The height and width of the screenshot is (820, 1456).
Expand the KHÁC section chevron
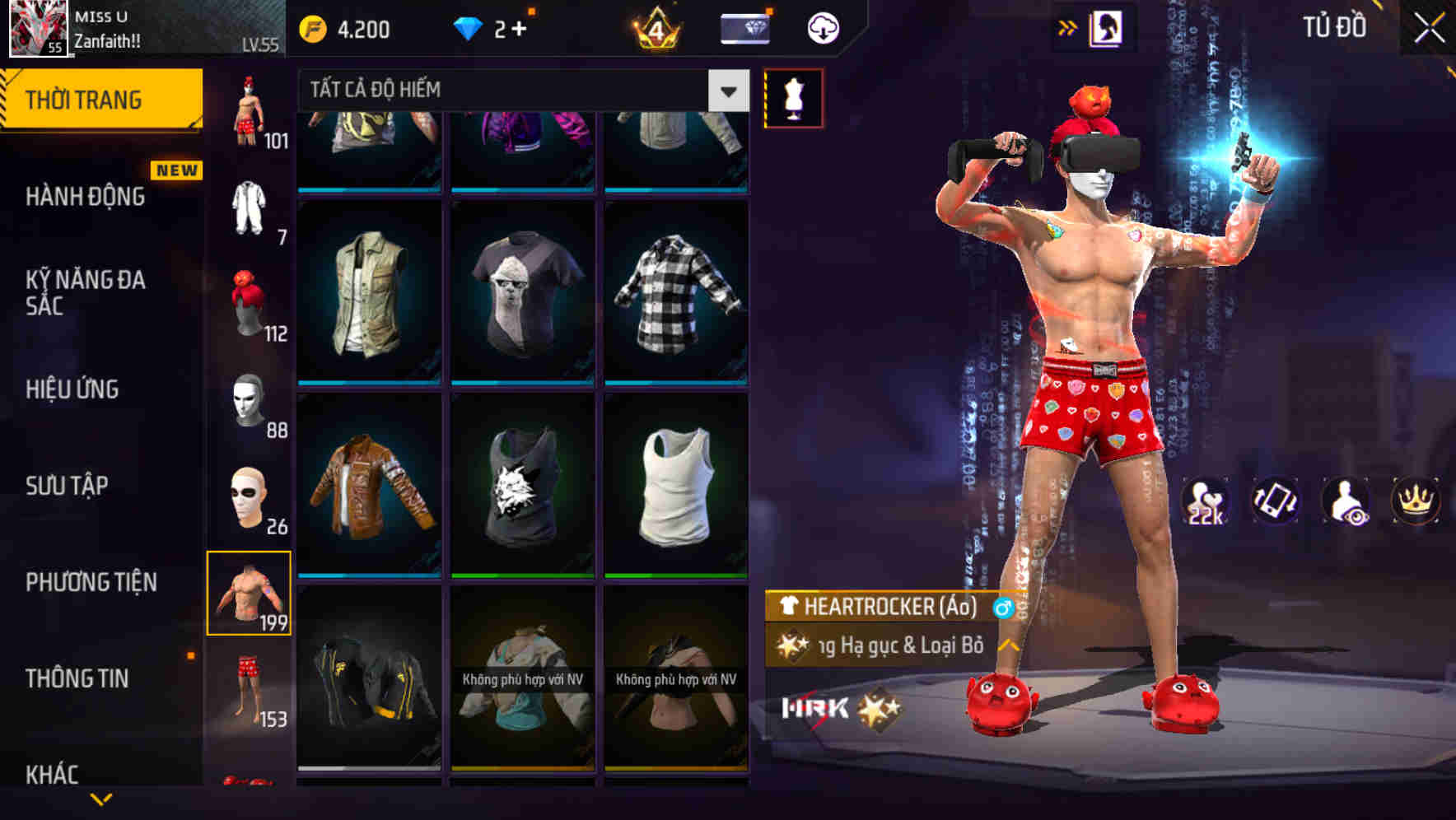tap(99, 799)
